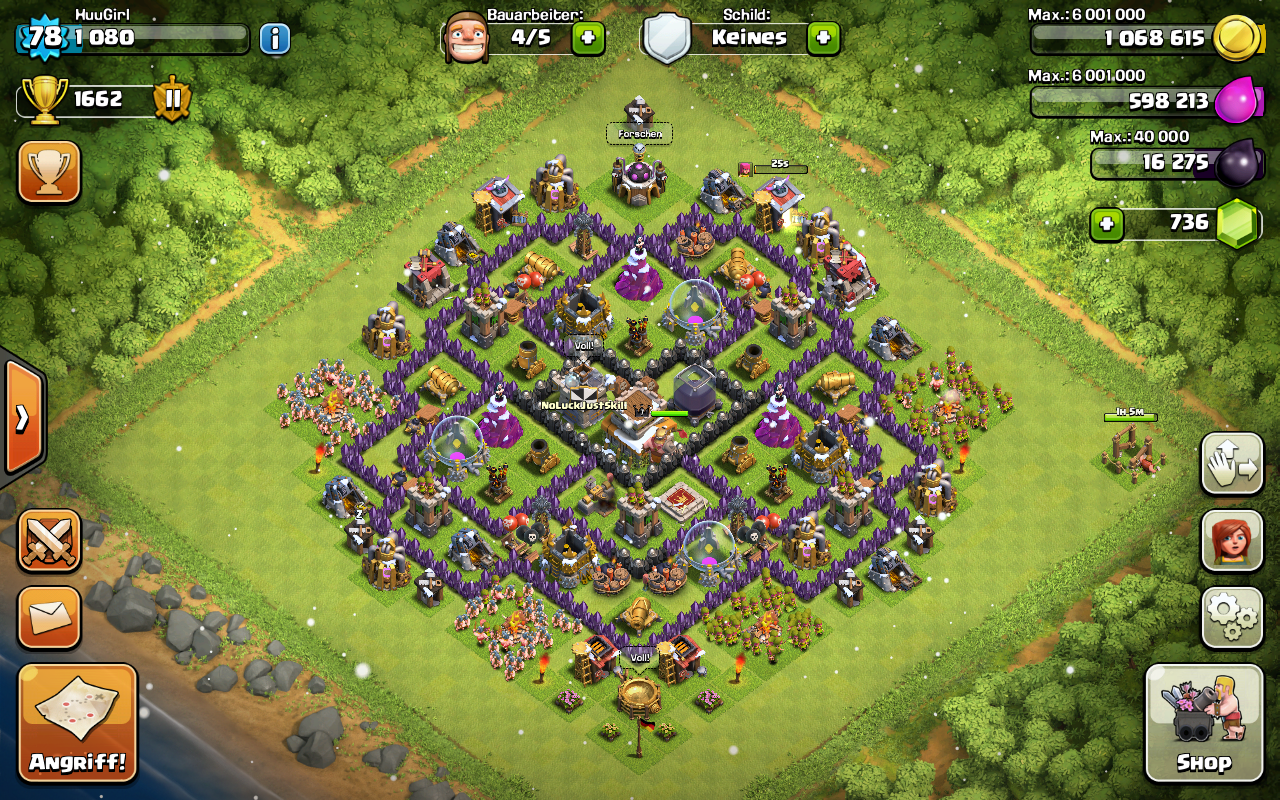Open the messages envelope inbox
The width and height of the screenshot is (1280, 800).
pos(49,617)
